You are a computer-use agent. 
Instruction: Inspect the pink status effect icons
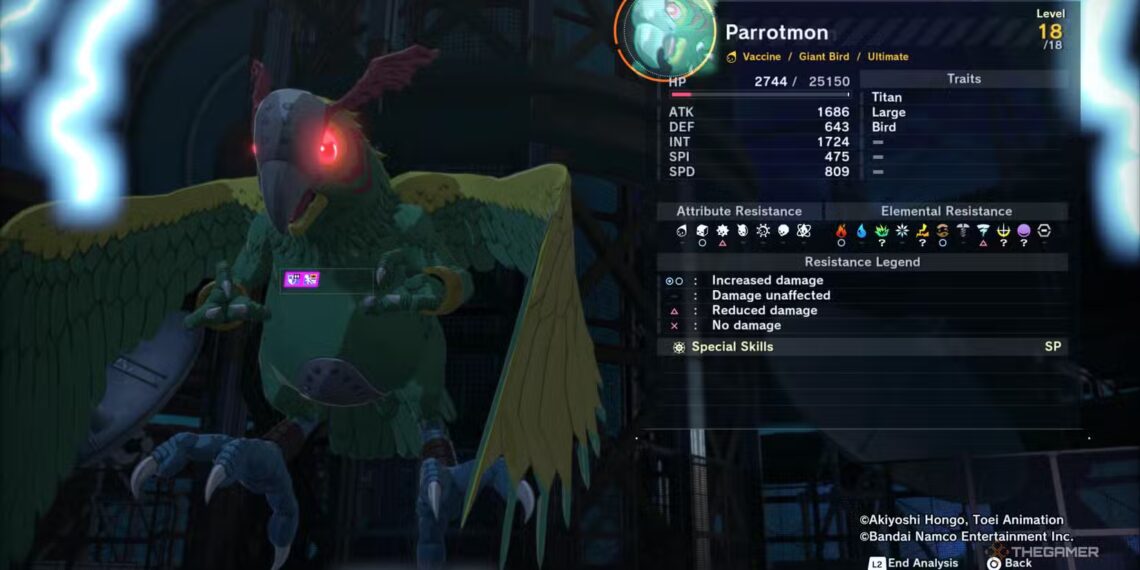[x=302, y=280]
